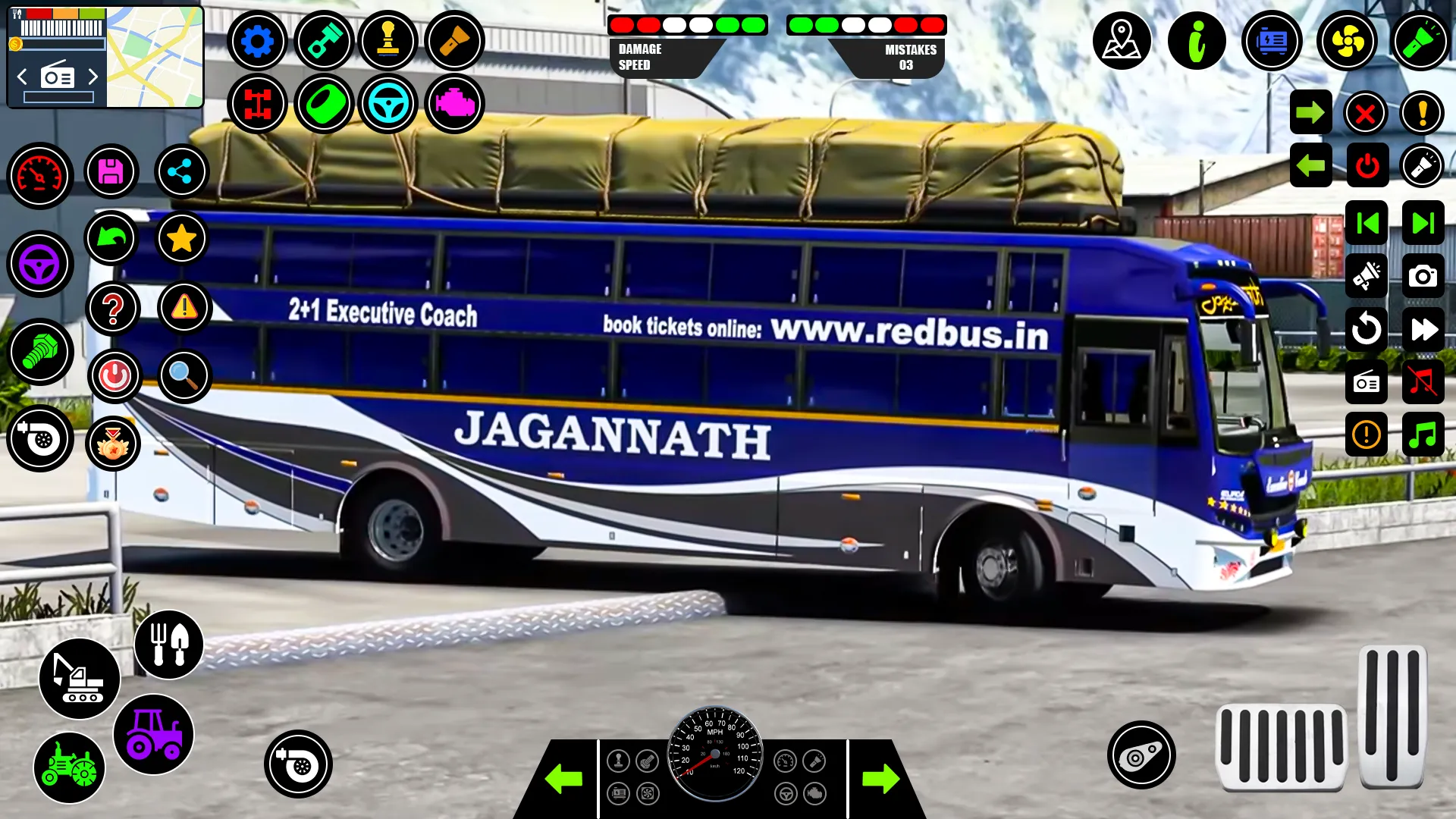Select the purple tractor vehicle icon

pyautogui.click(x=153, y=734)
